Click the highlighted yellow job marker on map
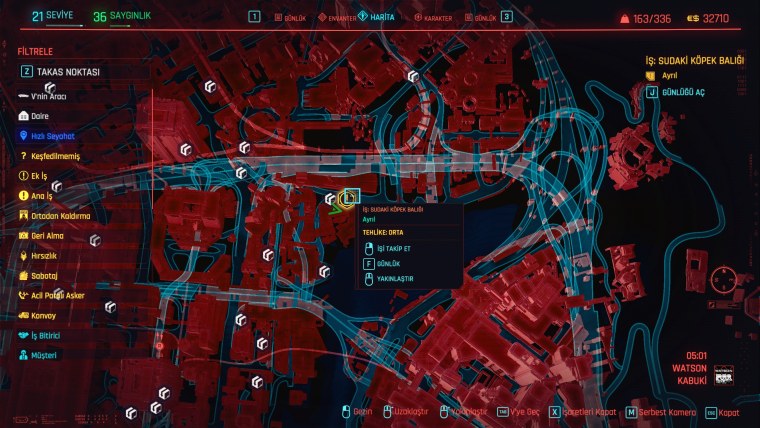 (x=348, y=200)
